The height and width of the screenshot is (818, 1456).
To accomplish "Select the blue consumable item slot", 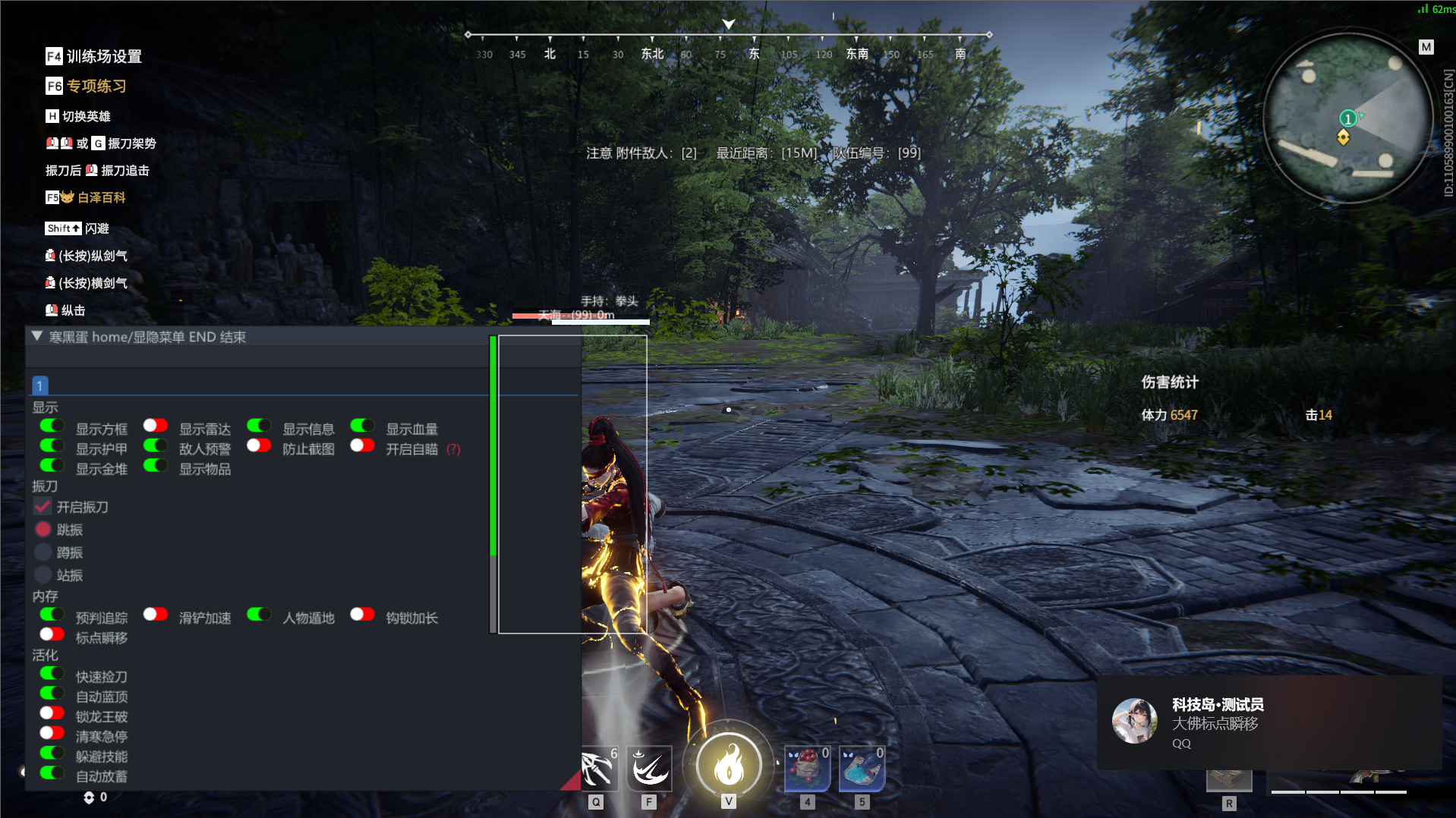I will [x=862, y=768].
